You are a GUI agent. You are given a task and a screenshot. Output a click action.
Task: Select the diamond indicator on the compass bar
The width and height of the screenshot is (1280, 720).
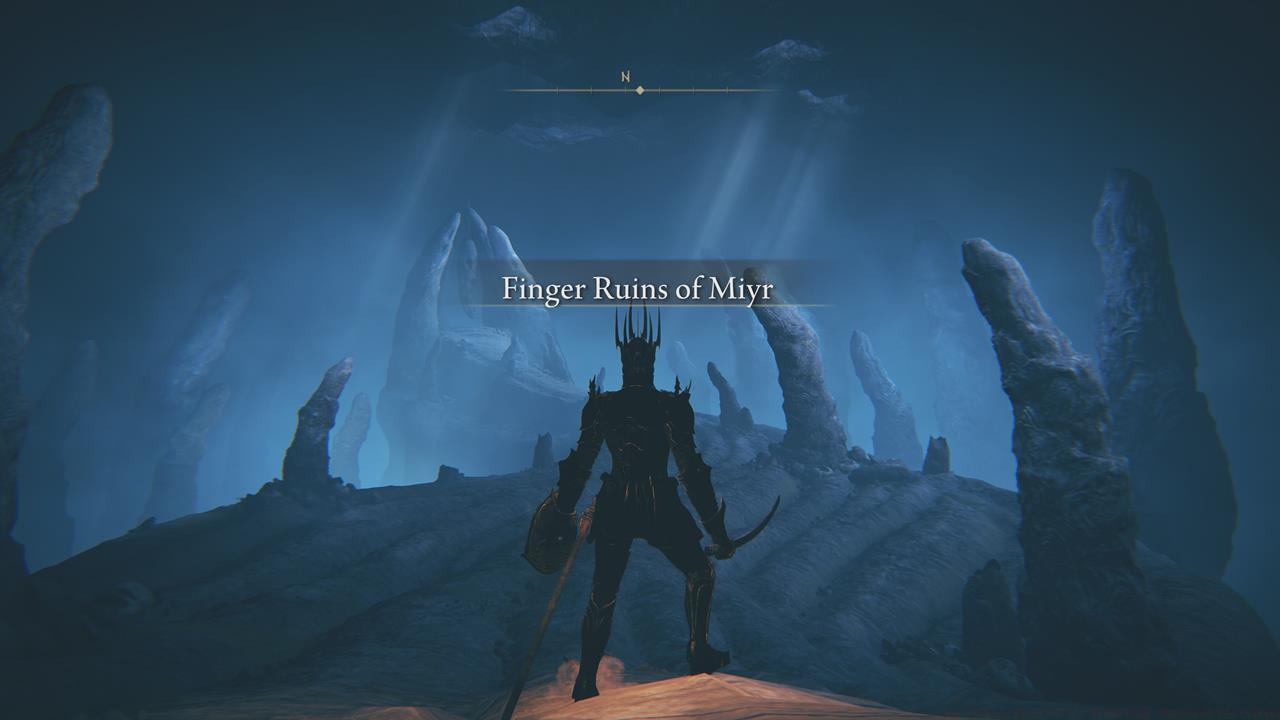click(x=640, y=90)
